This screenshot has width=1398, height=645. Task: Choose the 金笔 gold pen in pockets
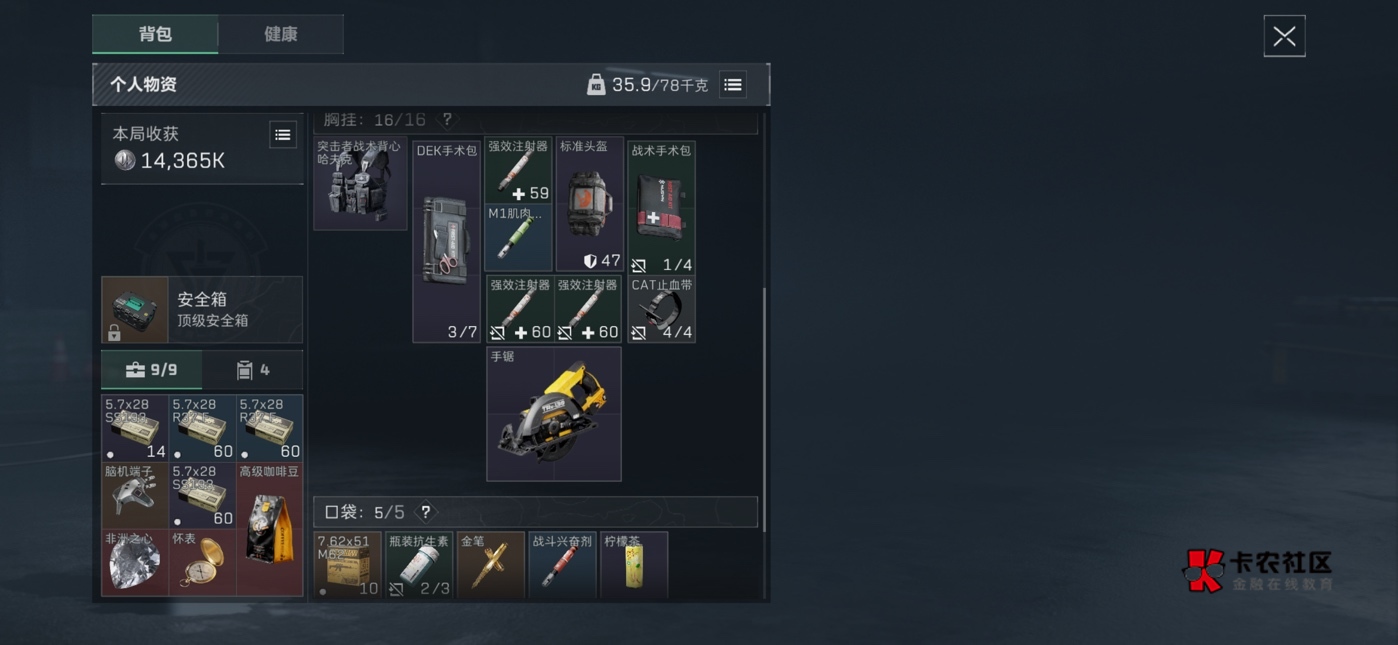pos(490,565)
